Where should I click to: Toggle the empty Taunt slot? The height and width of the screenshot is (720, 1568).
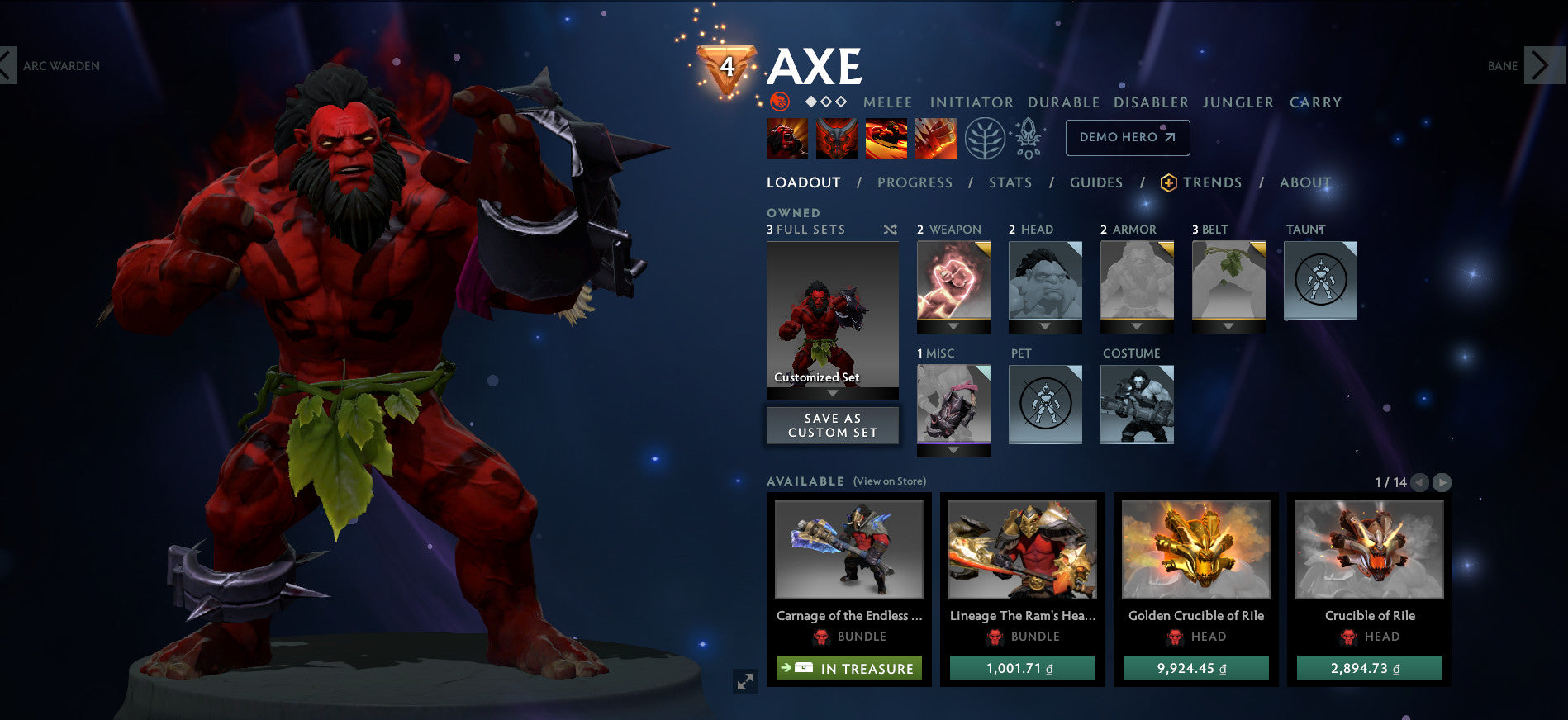[1322, 281]
